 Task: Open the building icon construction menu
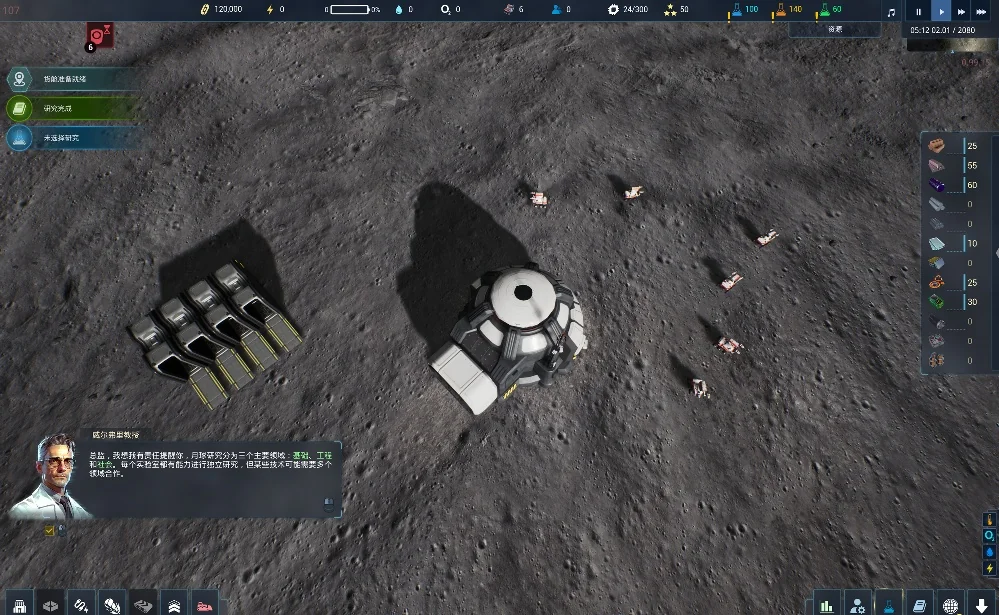[19, 603]
